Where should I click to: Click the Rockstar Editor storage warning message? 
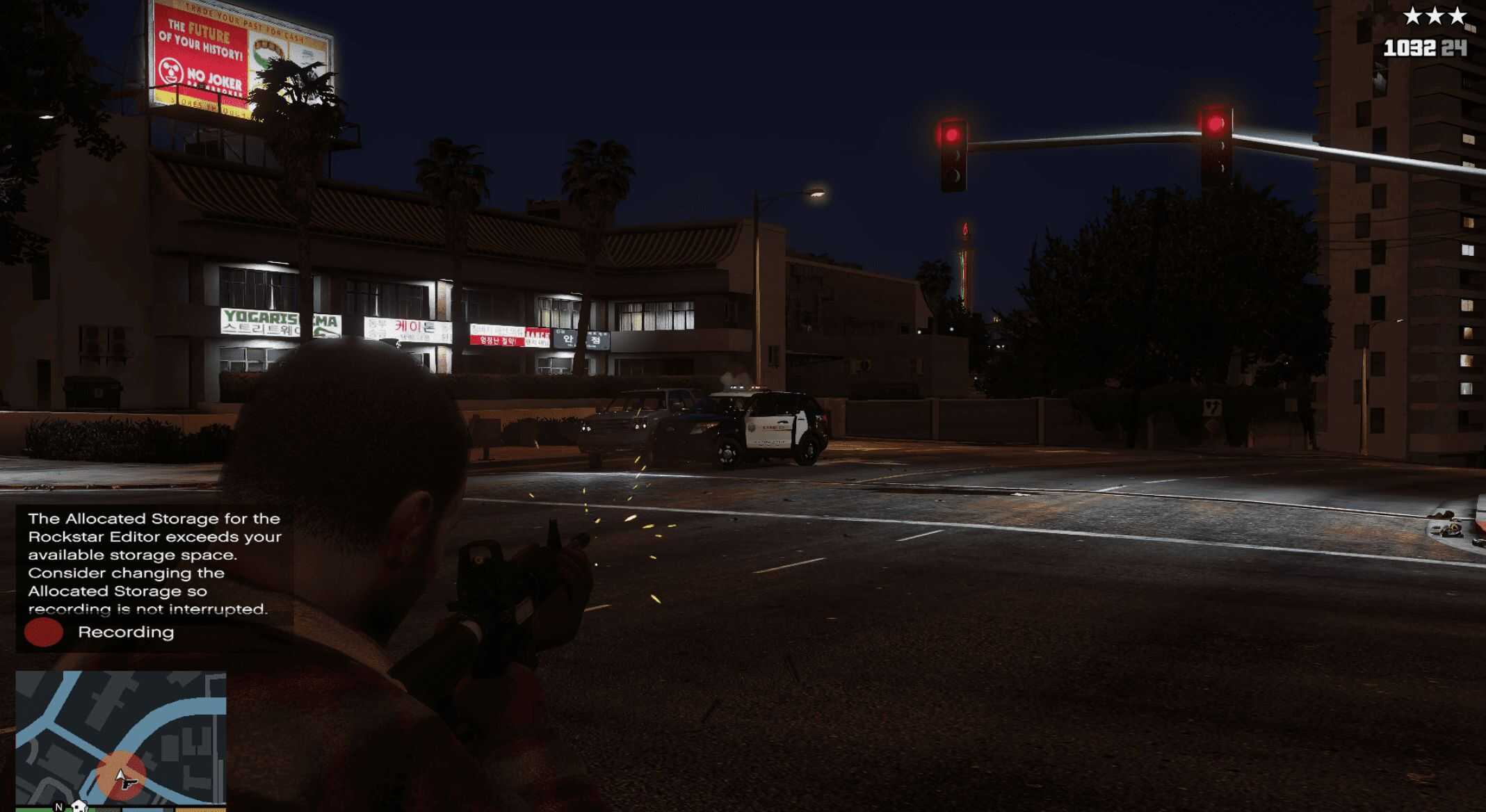point(154,563)
